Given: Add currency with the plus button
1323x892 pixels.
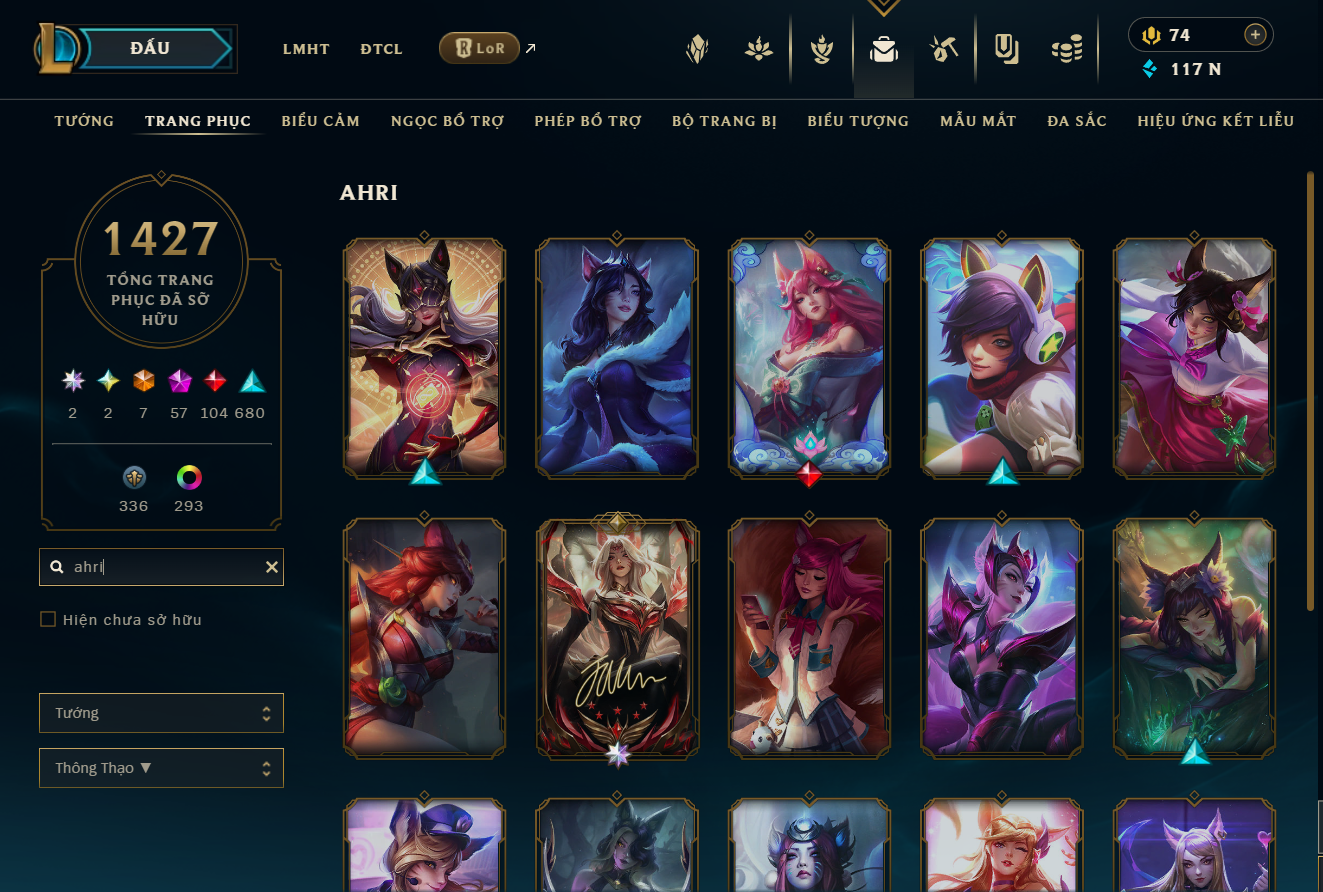Looking at the screenshot, I should (1255, 35).
